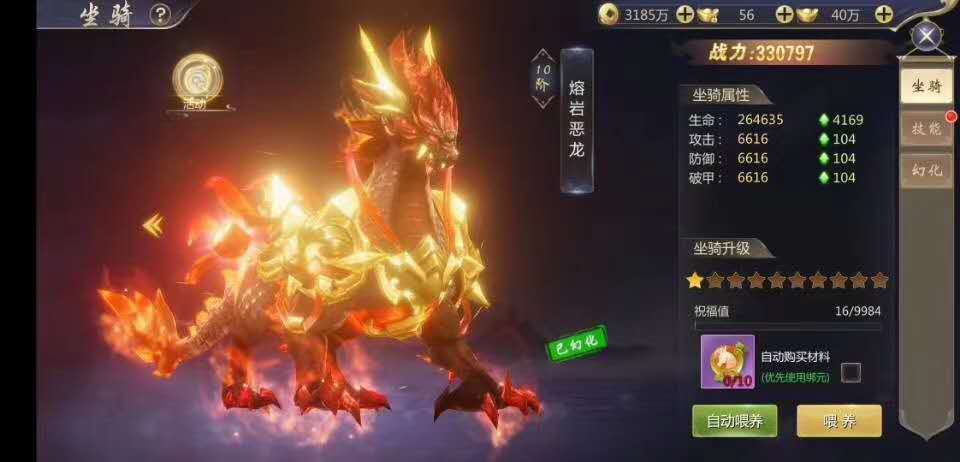The image size is (960, 462).
Task: Switch to the 技能 tab
Action: (925, 128)
